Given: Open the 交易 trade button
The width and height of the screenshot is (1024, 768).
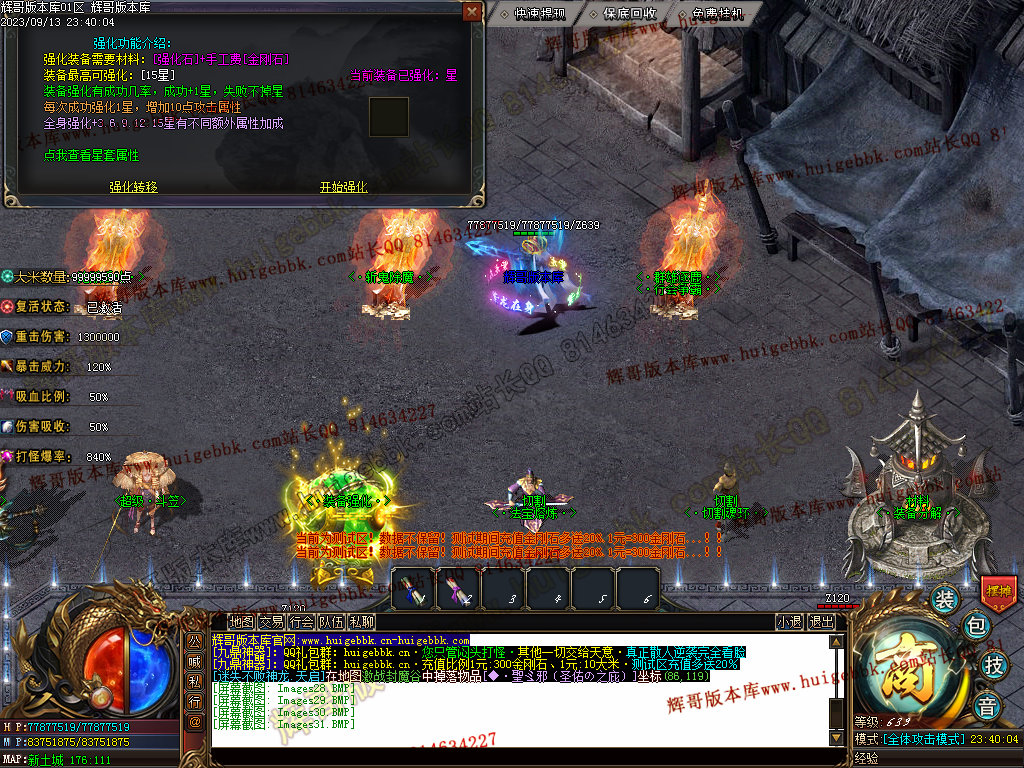Looking at the screenshot, I should click(x=271, y=622).
